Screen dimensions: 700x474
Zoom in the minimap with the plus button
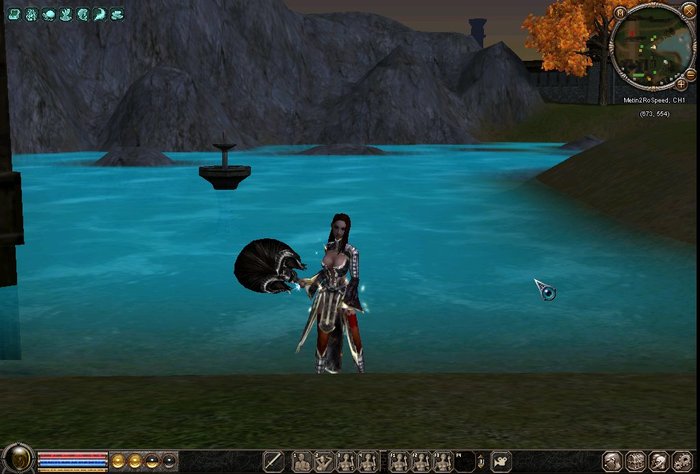tap(681, 85)
